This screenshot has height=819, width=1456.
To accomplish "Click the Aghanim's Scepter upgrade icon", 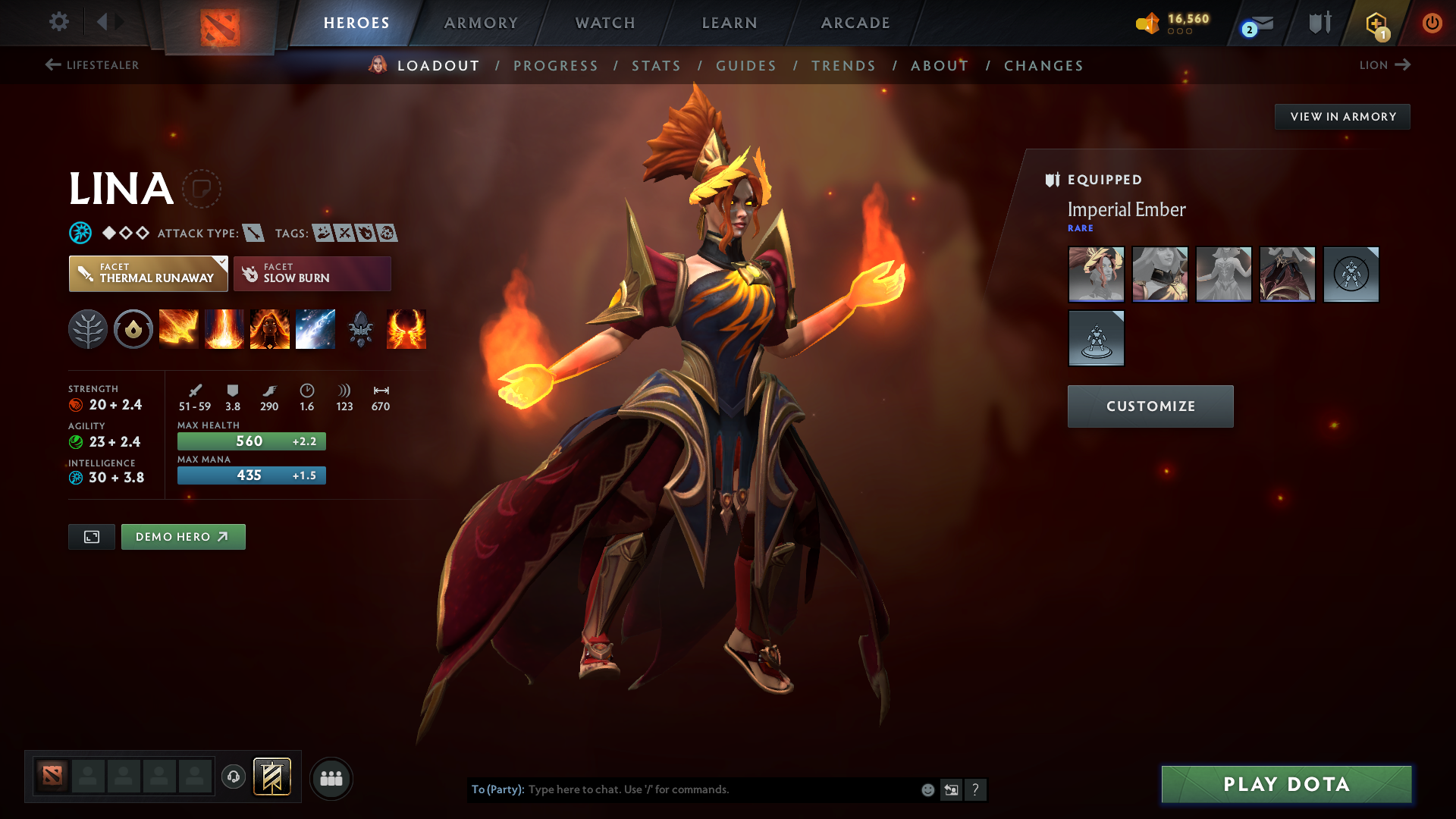I will 361,328.
